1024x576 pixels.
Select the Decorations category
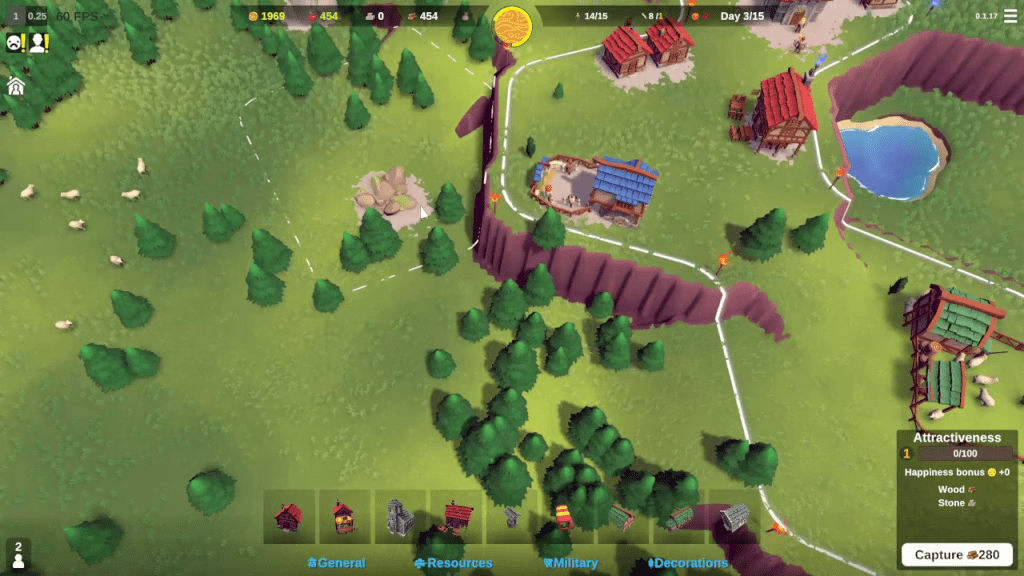tap(688, 563)
